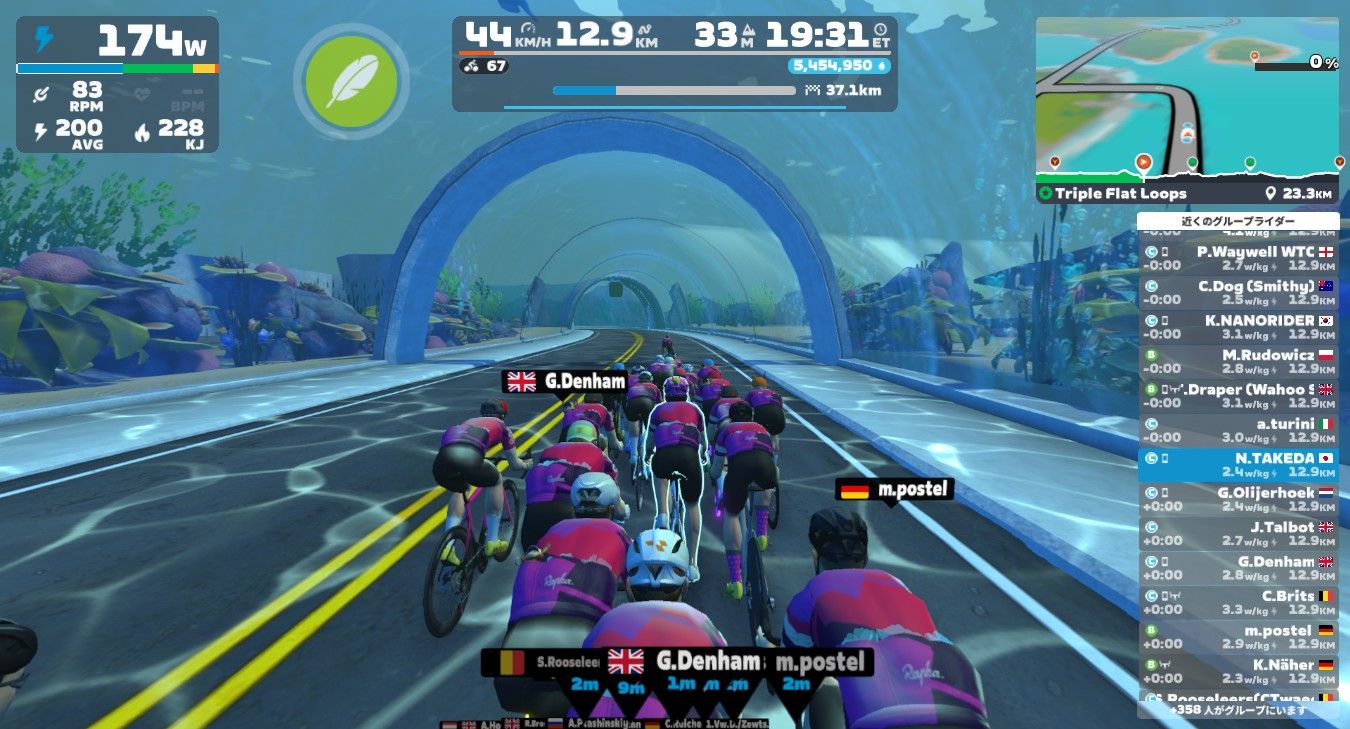Choose the G.Denham row in the rider list
The image size is (1350, 729).
point(1238,568)
